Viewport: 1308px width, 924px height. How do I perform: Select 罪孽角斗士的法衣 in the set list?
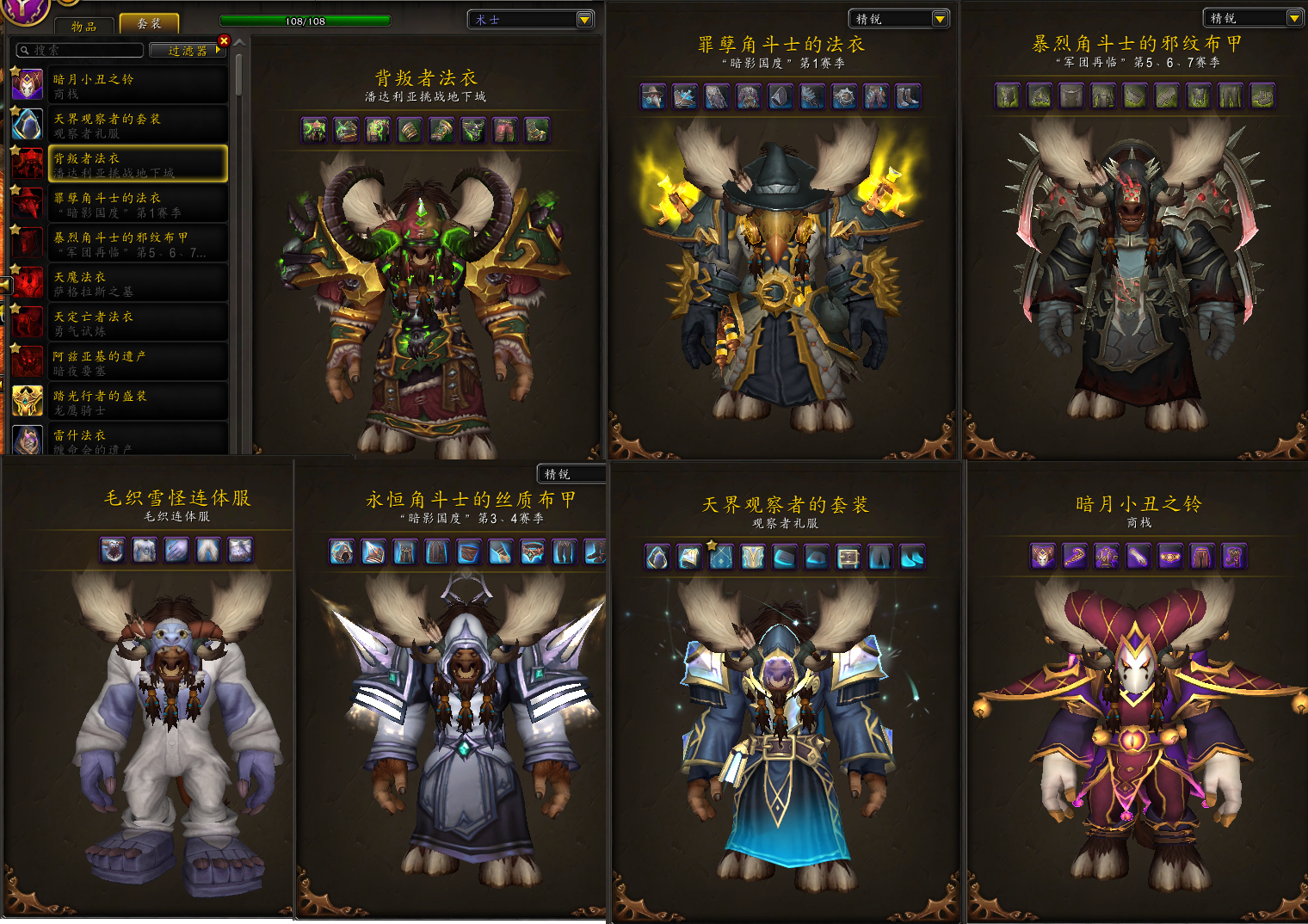pos(138,204)
